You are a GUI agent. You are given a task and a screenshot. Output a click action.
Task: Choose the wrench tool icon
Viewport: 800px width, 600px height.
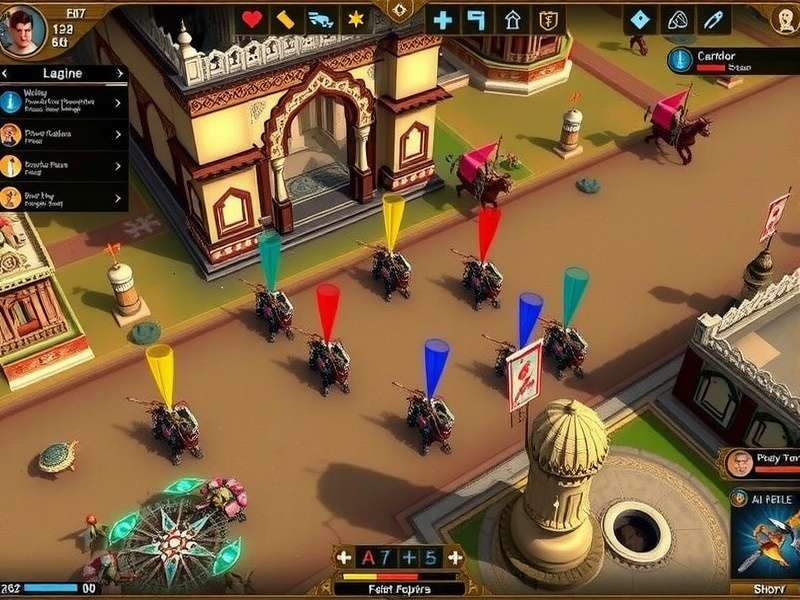tap(713, 19)
